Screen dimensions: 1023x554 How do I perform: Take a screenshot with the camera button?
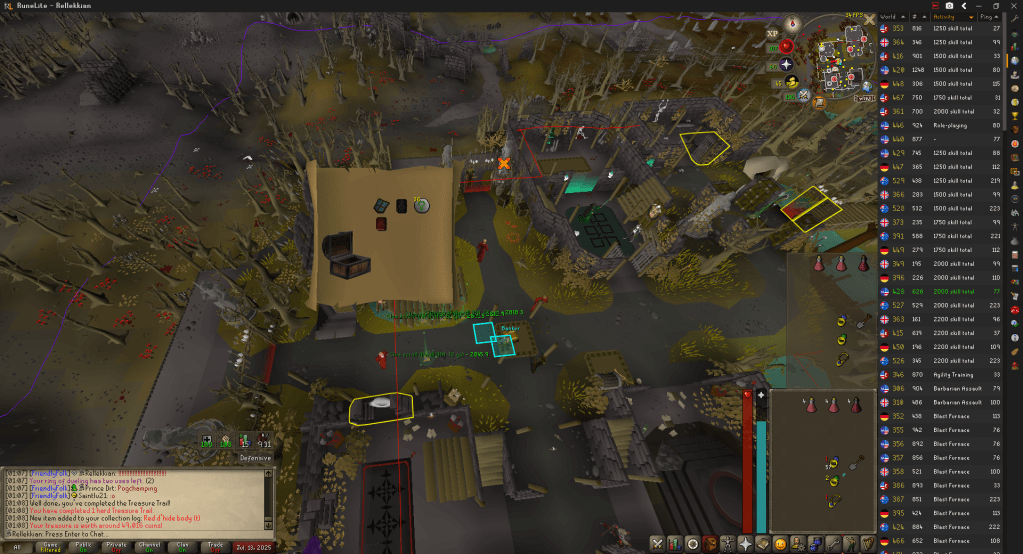point(949,5)
